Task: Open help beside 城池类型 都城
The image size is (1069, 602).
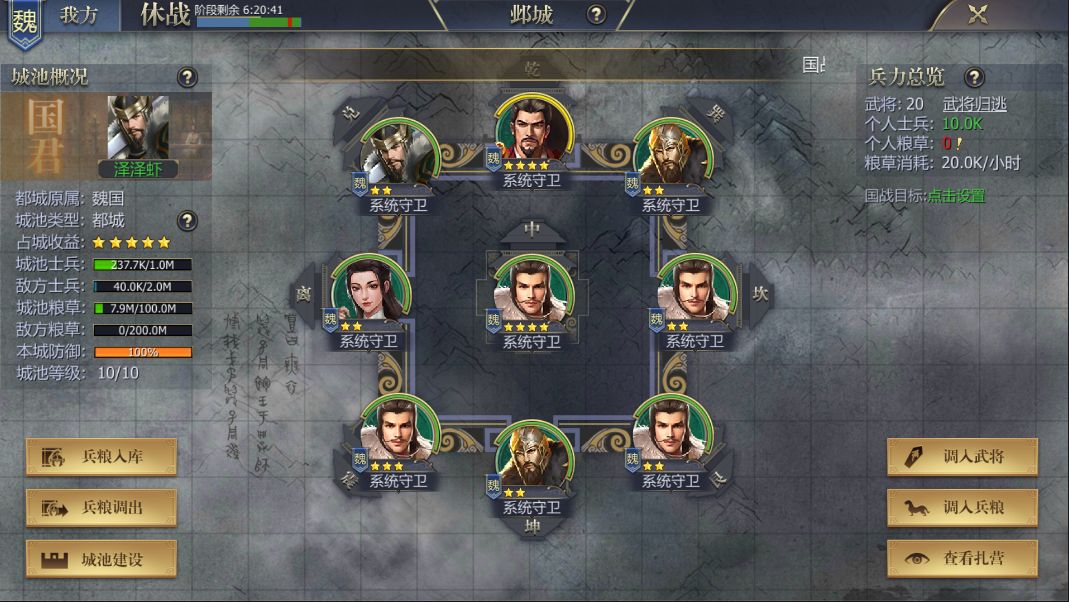Action: click(187, 220)
